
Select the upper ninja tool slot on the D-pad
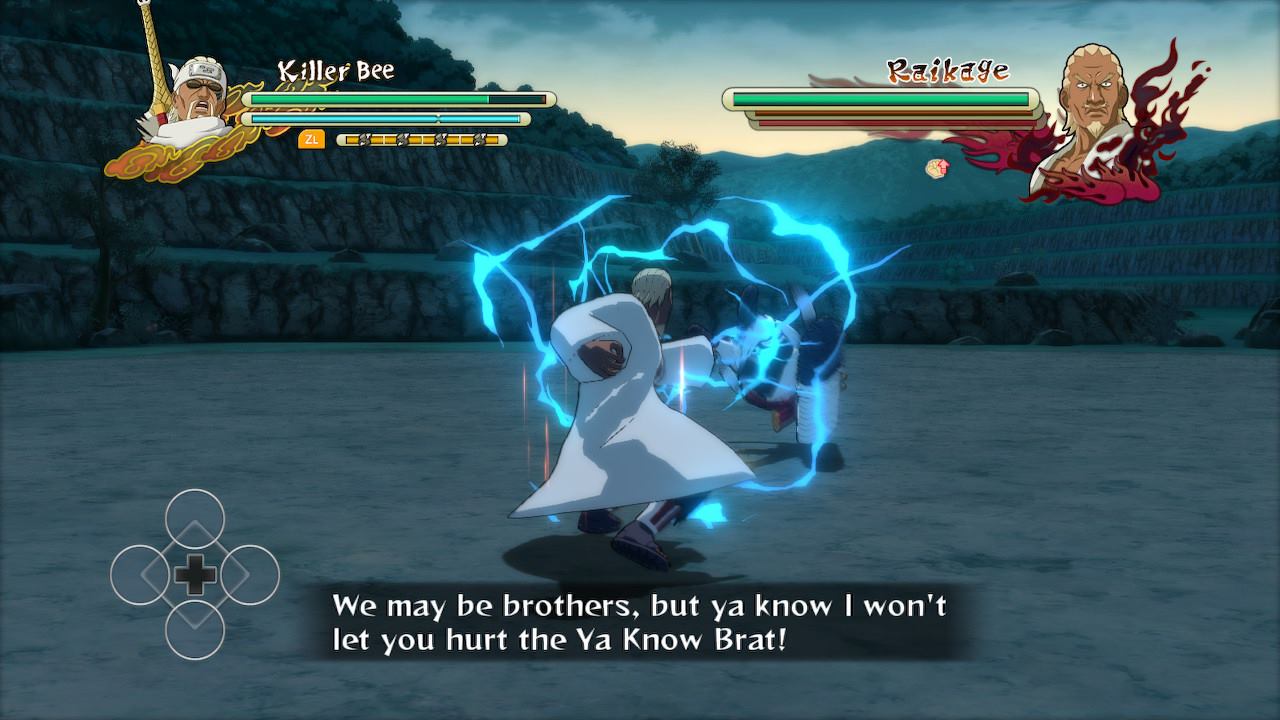[x=195, y=519]
